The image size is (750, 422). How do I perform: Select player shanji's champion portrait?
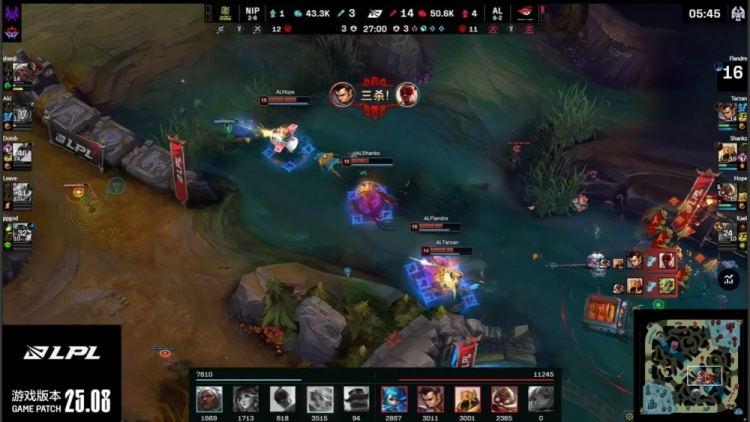(x=19, y=74)
